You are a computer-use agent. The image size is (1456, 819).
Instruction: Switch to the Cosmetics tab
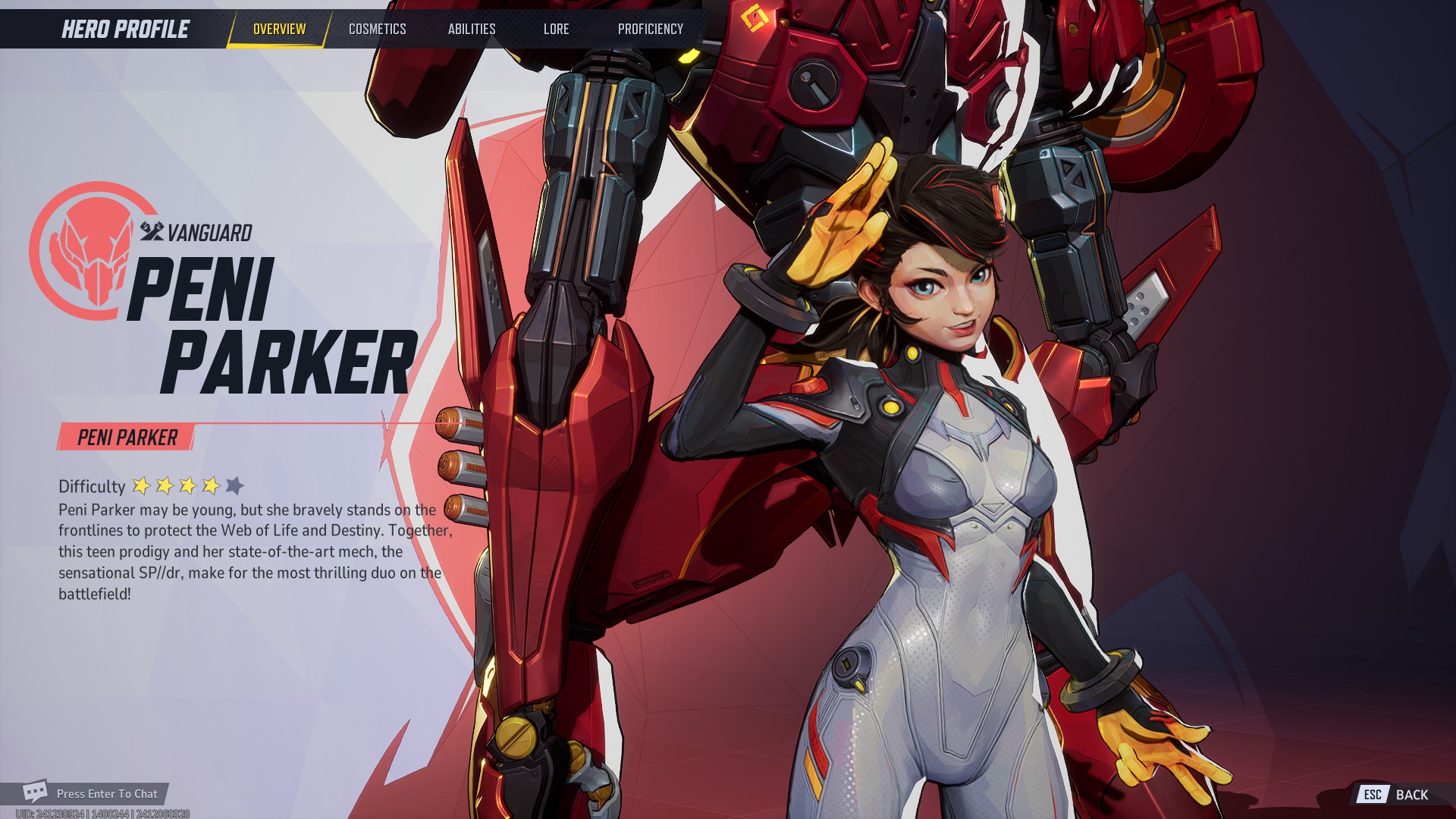[377, 30]
